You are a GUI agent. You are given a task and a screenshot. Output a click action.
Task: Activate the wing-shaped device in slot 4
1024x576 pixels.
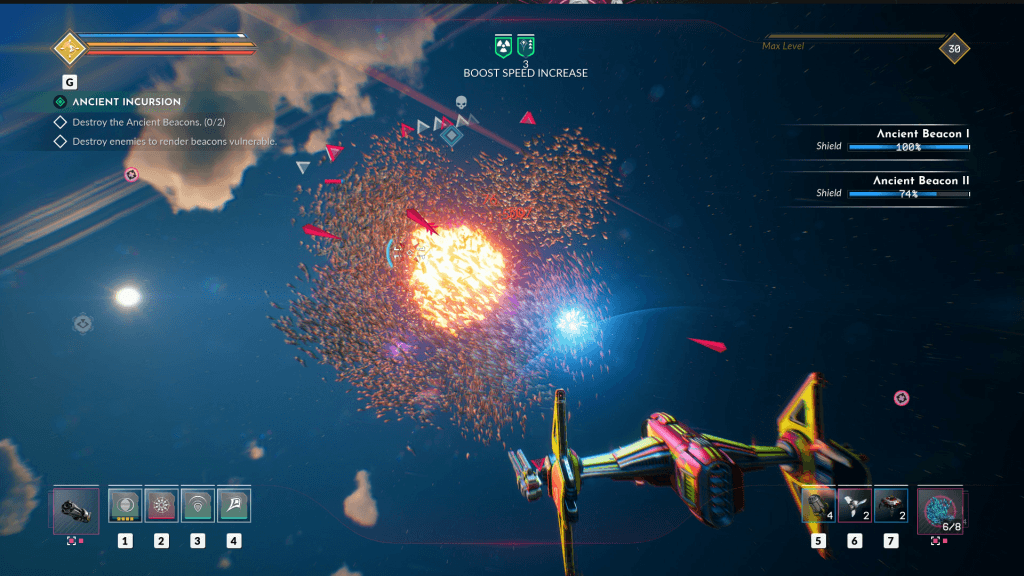click(233, 505)
